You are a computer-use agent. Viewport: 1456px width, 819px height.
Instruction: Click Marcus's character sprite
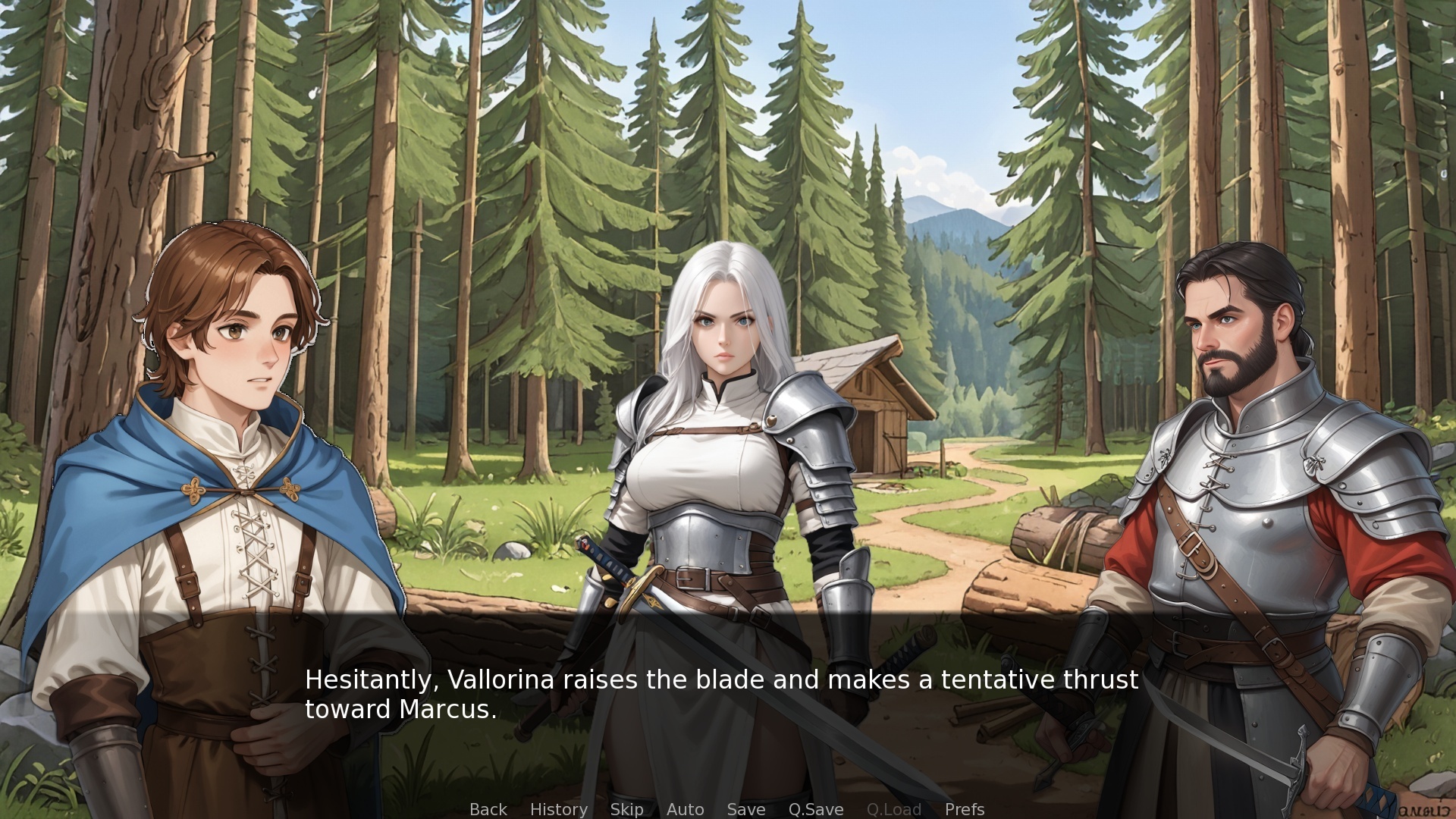(x=1251, y=455)
